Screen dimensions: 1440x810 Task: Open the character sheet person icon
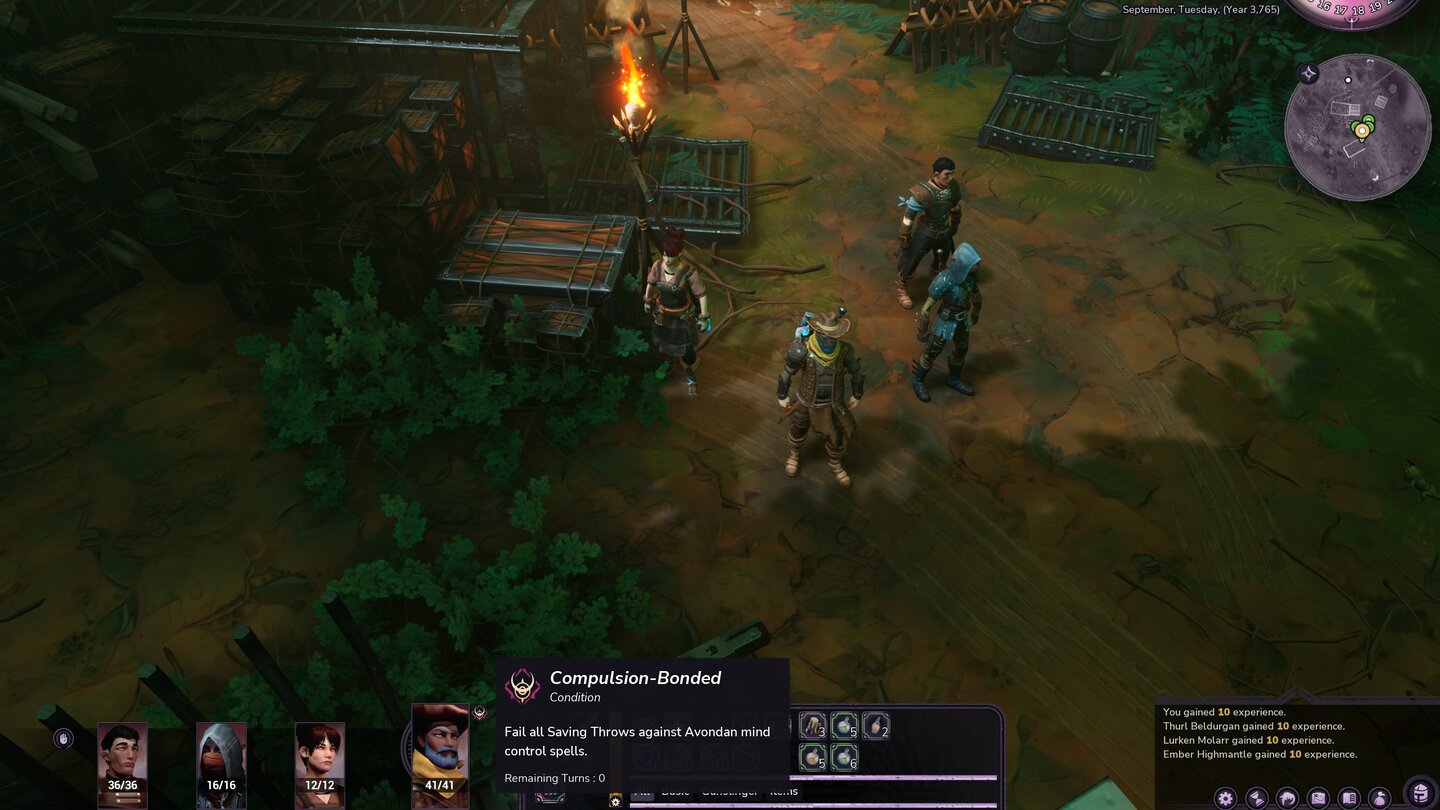coord(1380,797)
